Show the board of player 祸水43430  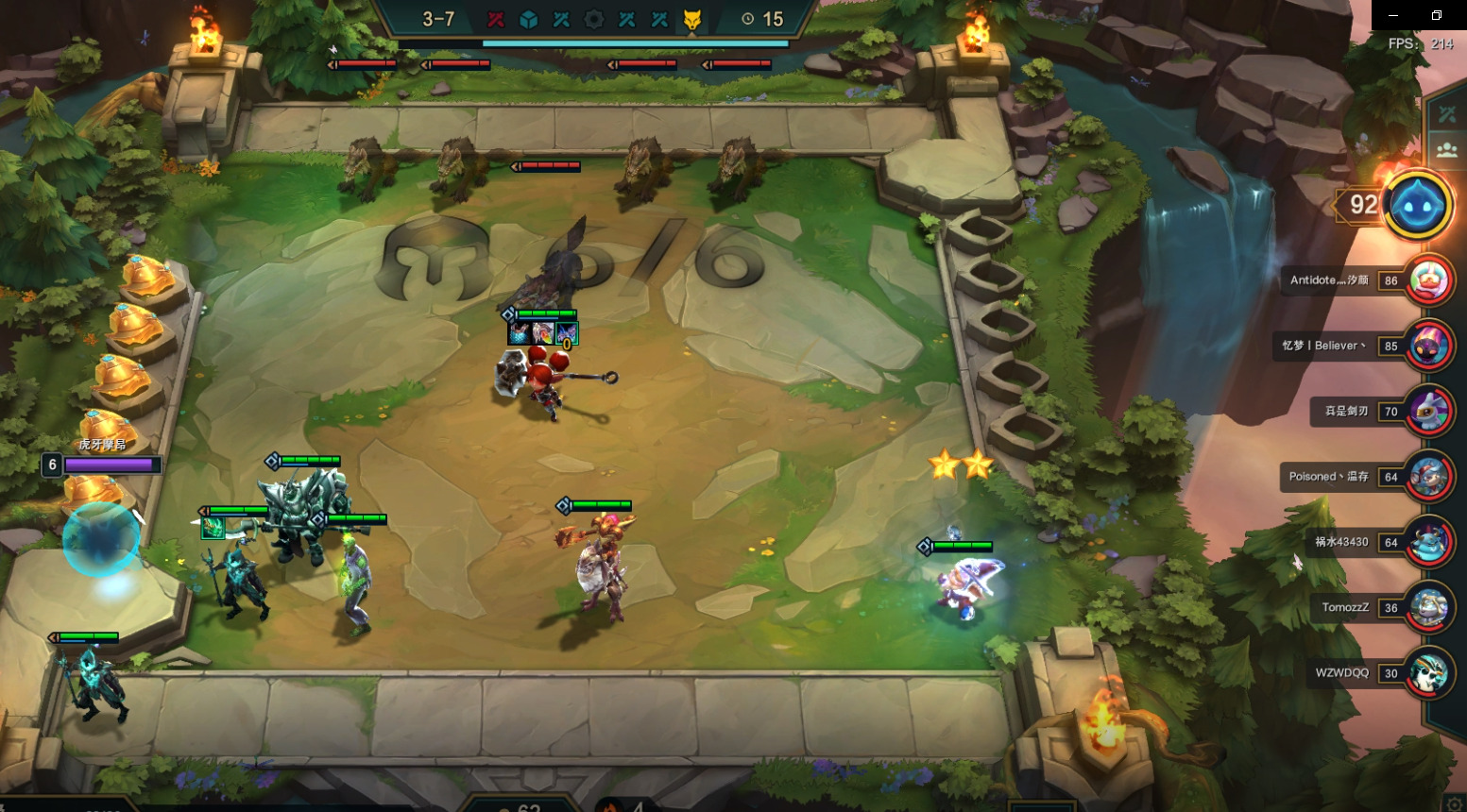[x=1428, y=542]
